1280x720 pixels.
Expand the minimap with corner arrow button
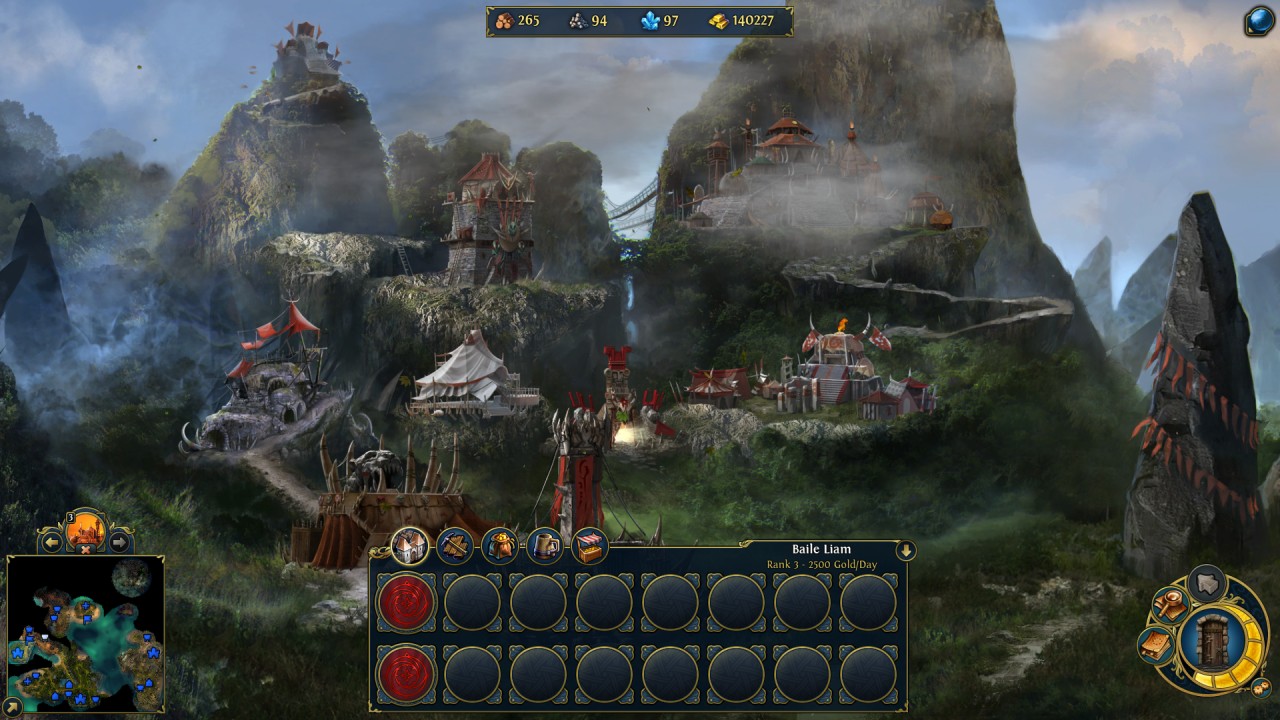(14, 707)
